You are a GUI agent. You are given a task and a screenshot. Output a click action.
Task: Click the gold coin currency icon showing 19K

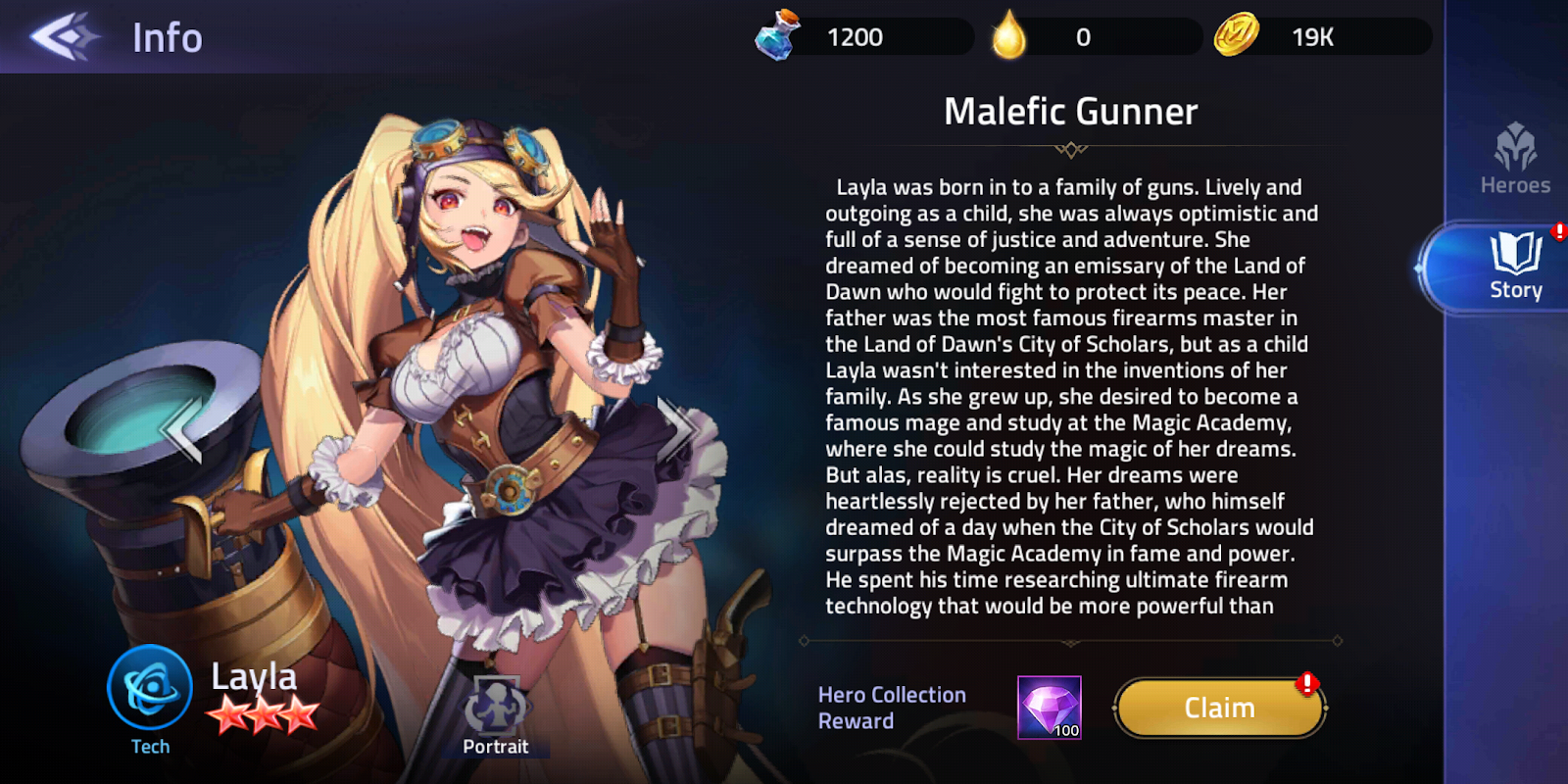coord(1239,37)
